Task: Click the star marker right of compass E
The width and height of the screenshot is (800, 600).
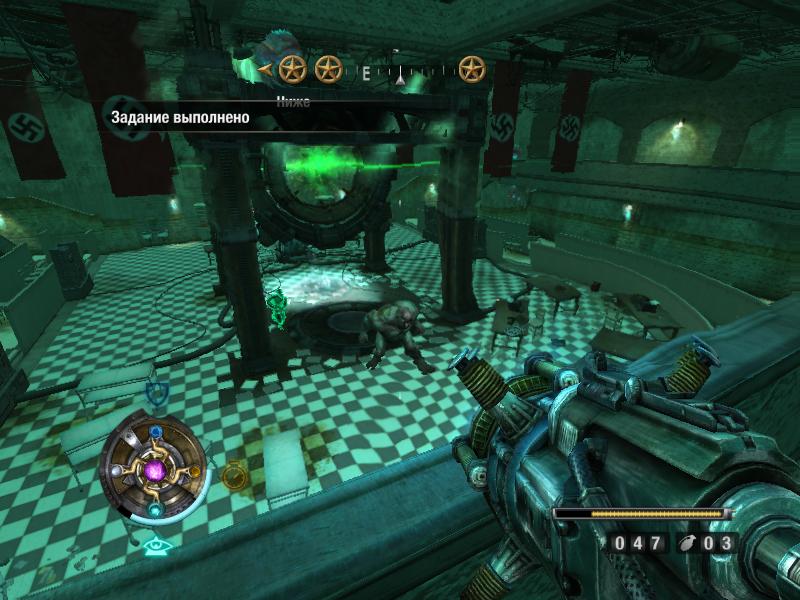Action: 471,69
